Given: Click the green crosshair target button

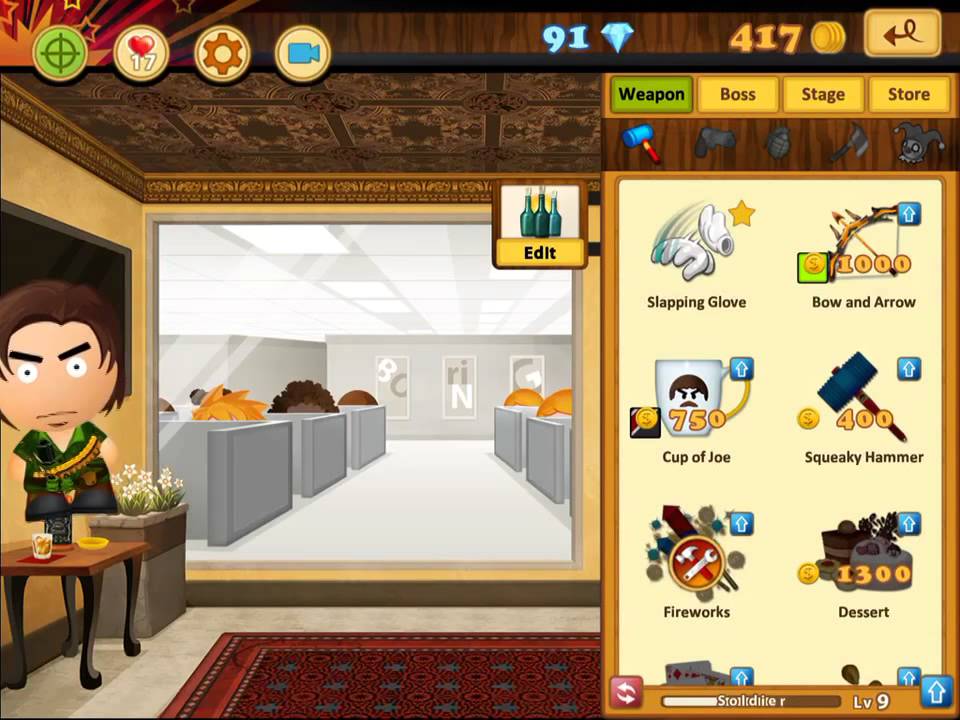Looking at the screenshot, I should pos(61,53).
